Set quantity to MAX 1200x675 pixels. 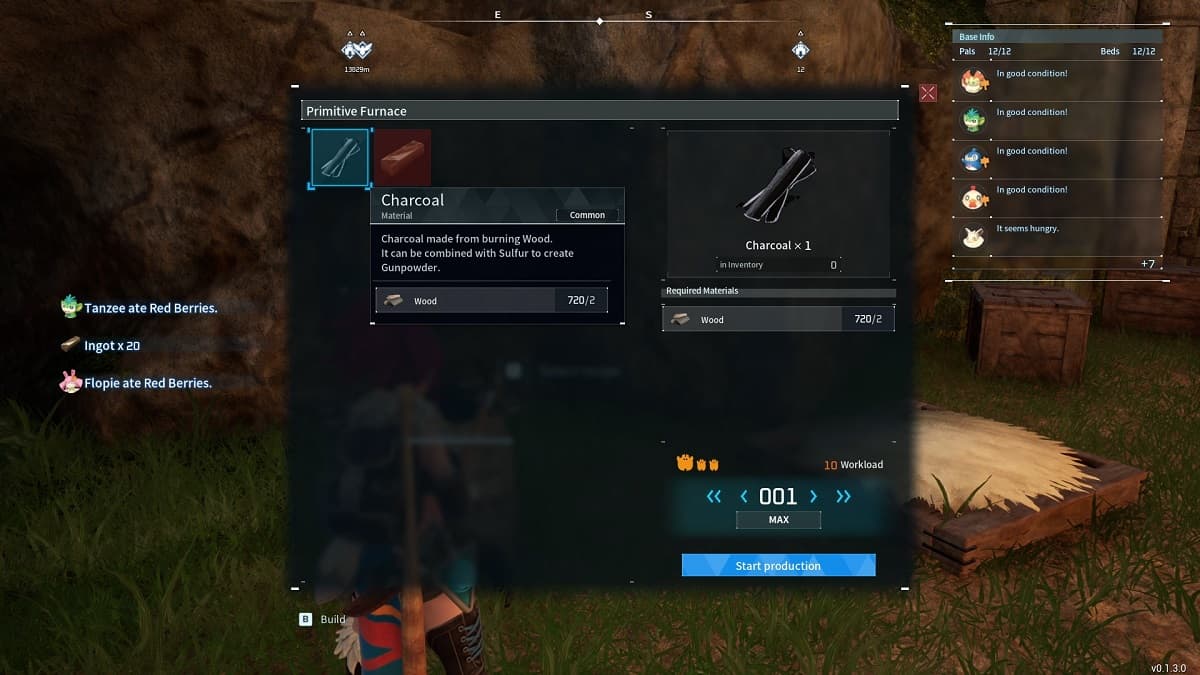pos(778,520)
